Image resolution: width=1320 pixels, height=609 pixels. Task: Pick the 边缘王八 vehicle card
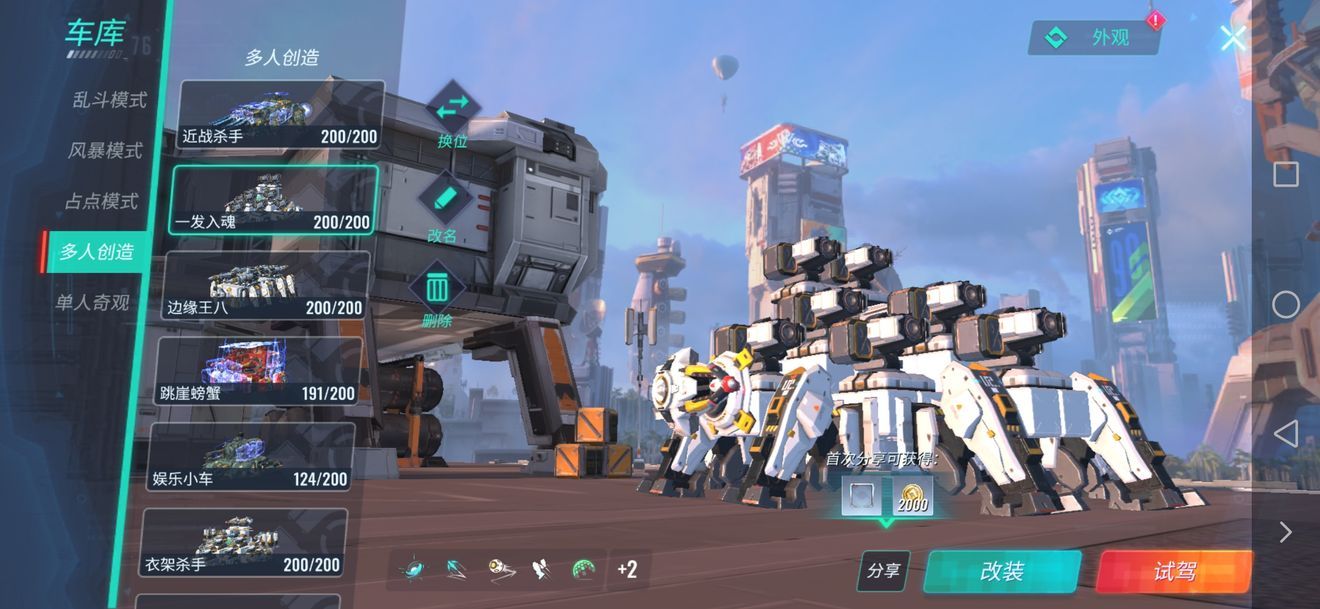266,286
